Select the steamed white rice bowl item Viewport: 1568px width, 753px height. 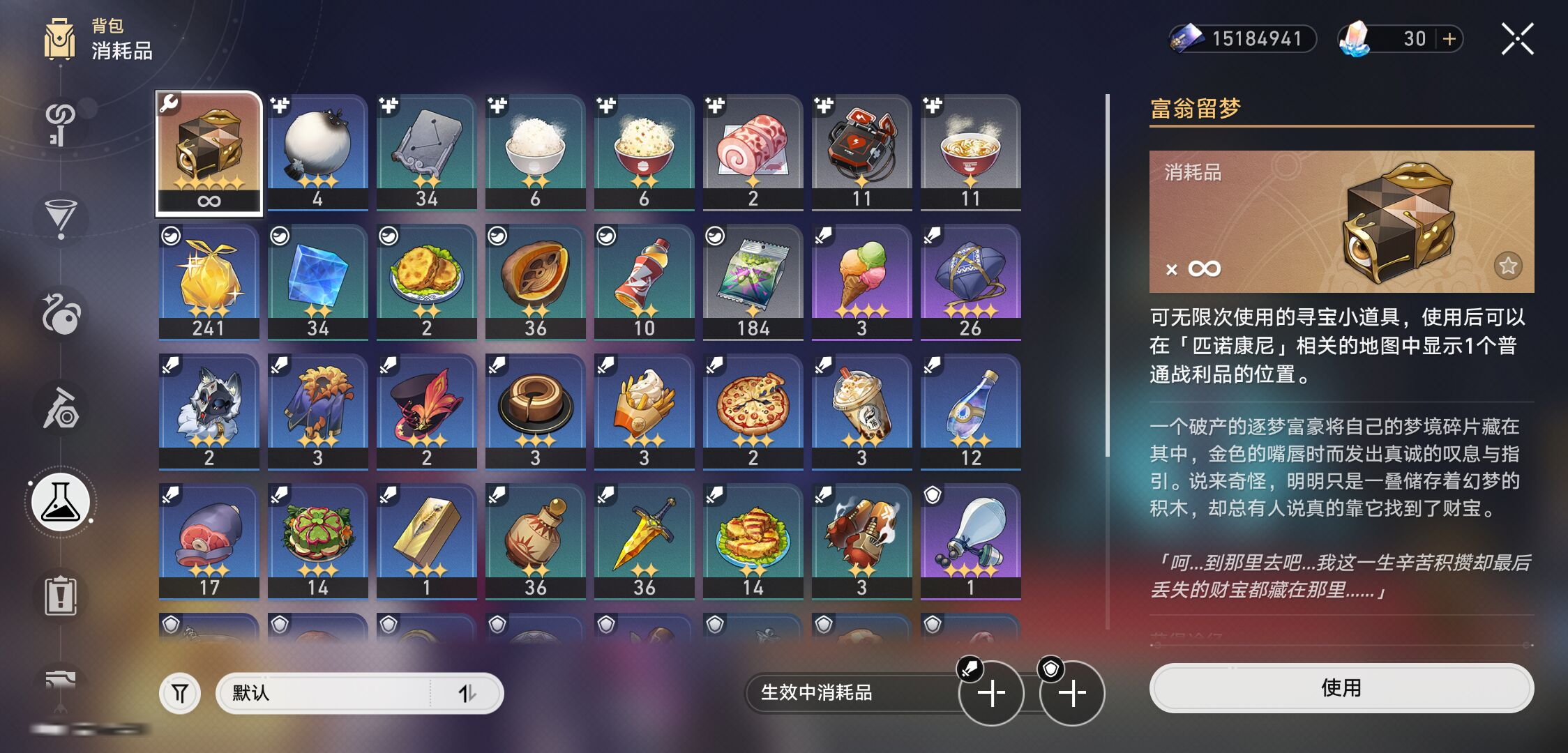(535, 152)
